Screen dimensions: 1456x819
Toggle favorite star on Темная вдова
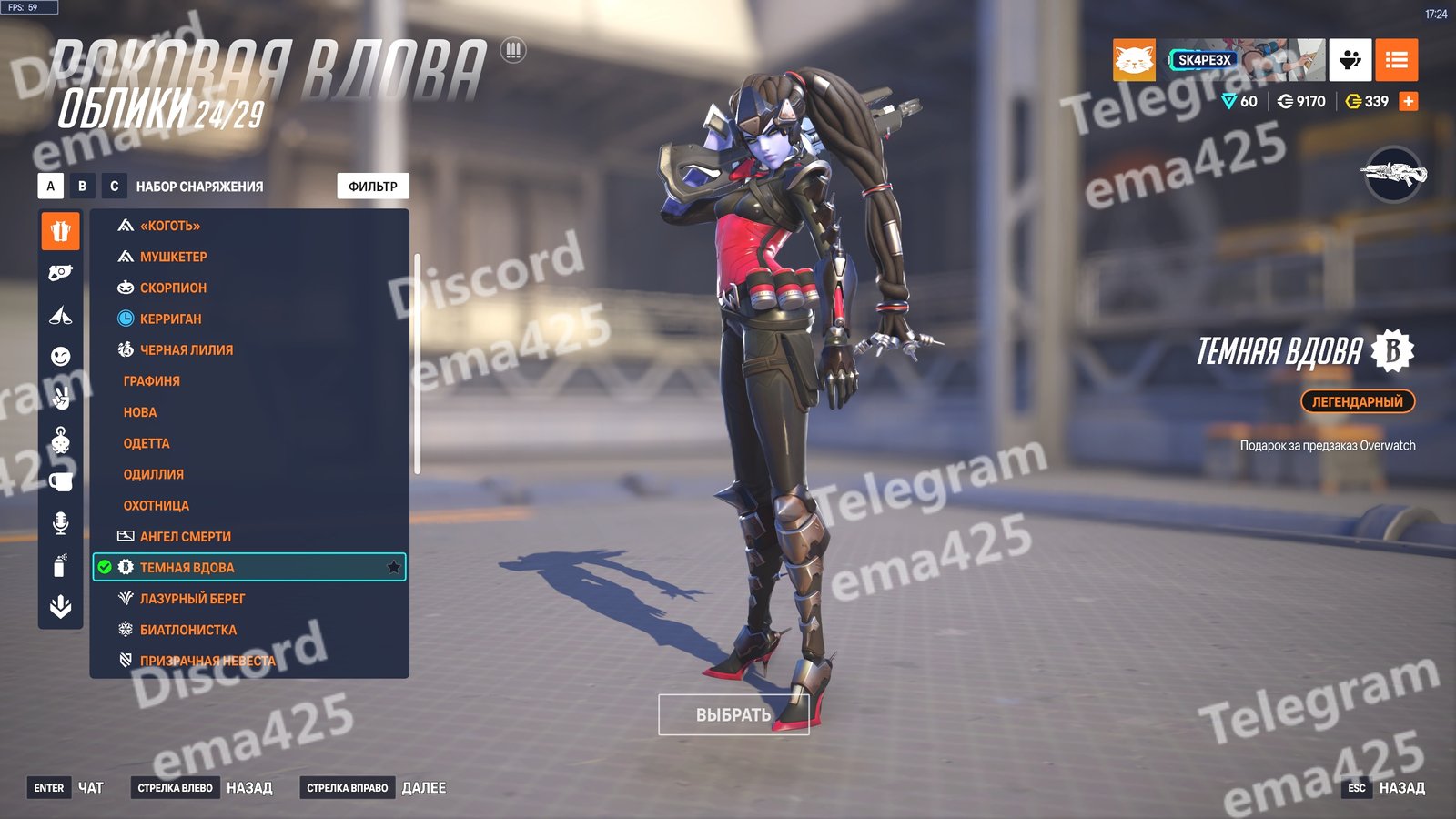[394, 568]
